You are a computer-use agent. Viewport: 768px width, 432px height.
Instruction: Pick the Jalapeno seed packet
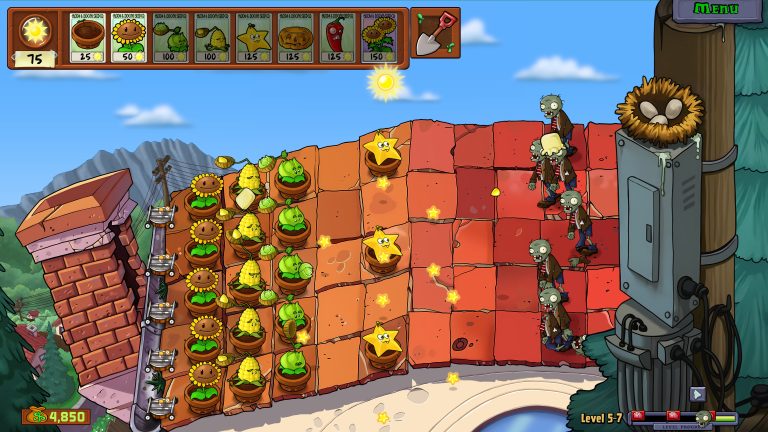[337, 38]
